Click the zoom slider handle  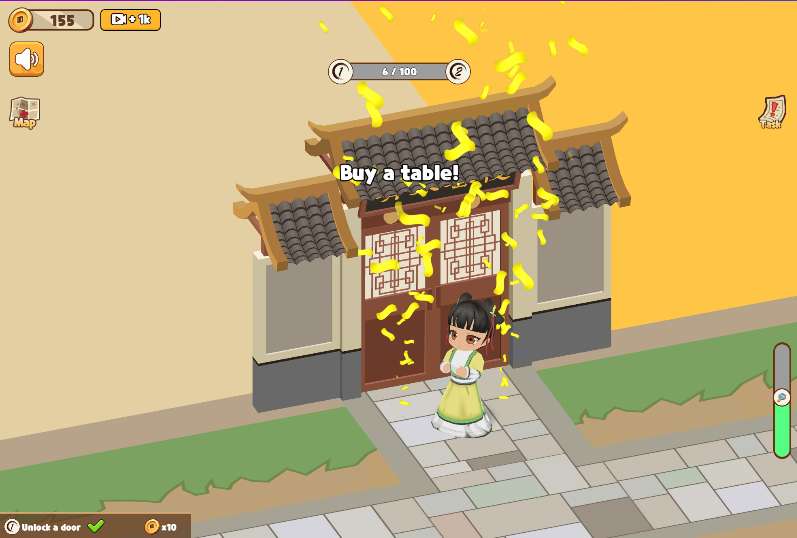(782, 397)
